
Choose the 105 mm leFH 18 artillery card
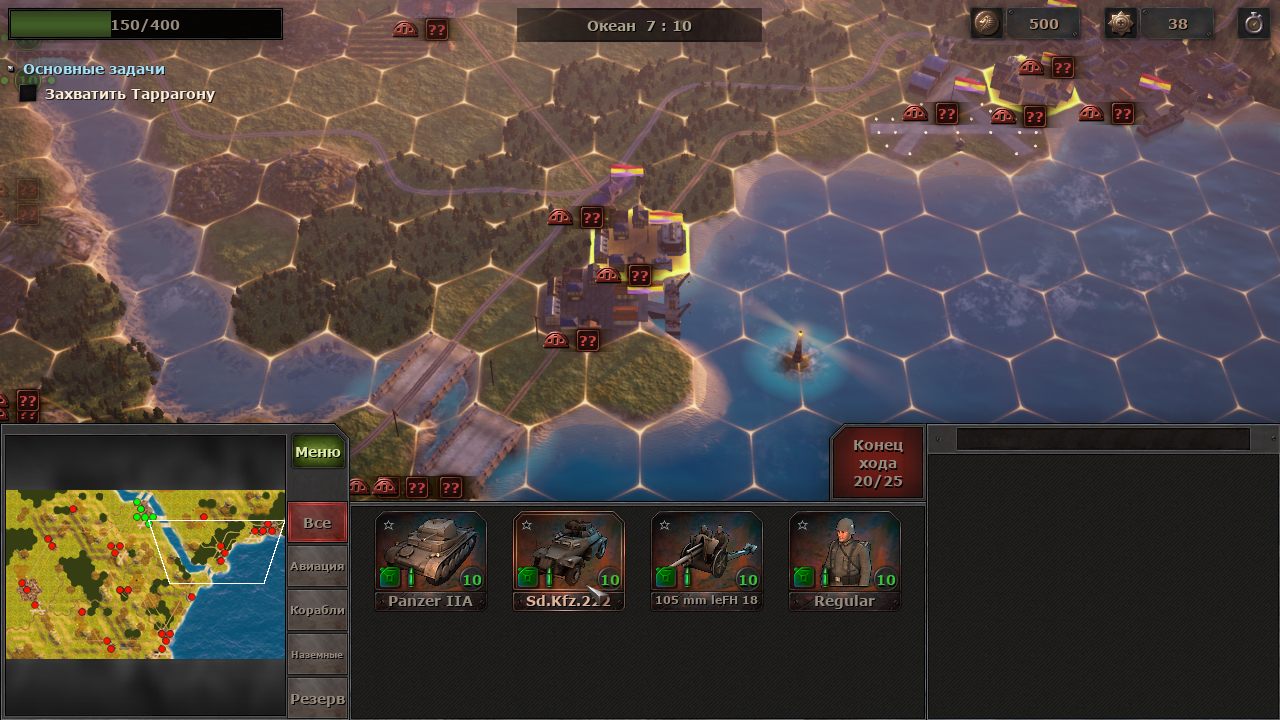(x=706, y=560)
